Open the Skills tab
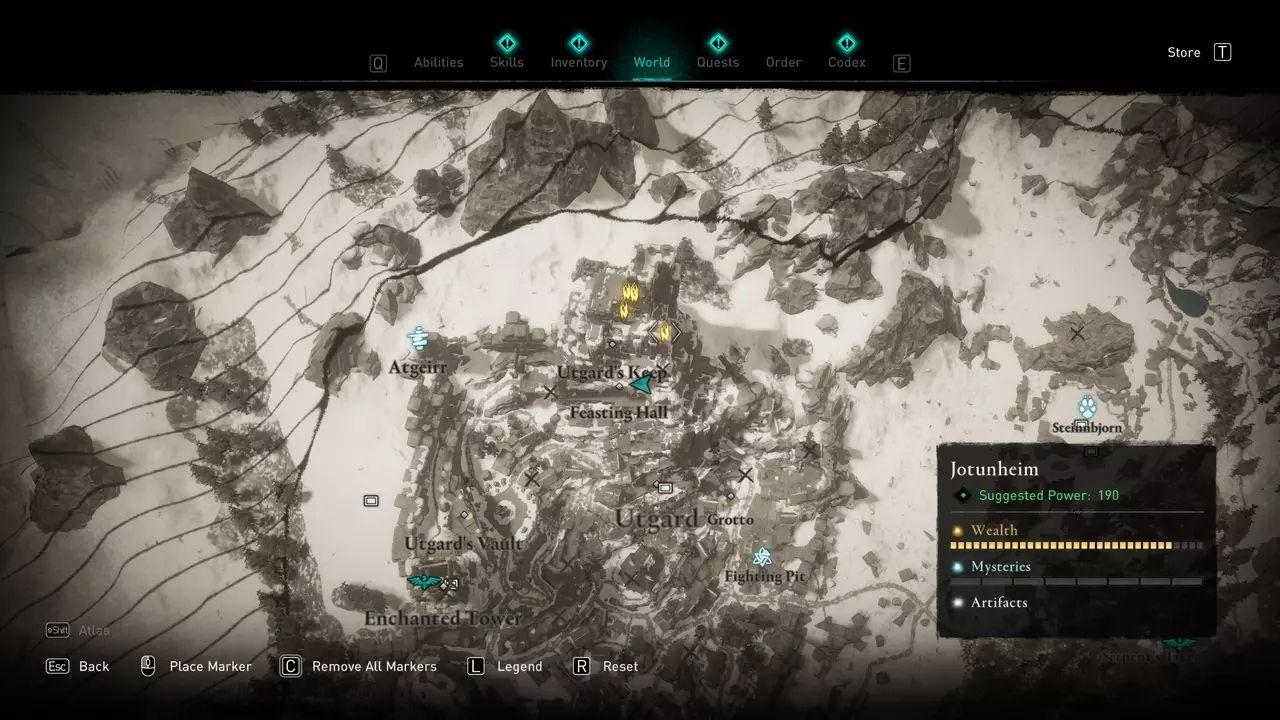Viewport: 1280px width, 720px height. pyautogui.click(x=507, y=62)
